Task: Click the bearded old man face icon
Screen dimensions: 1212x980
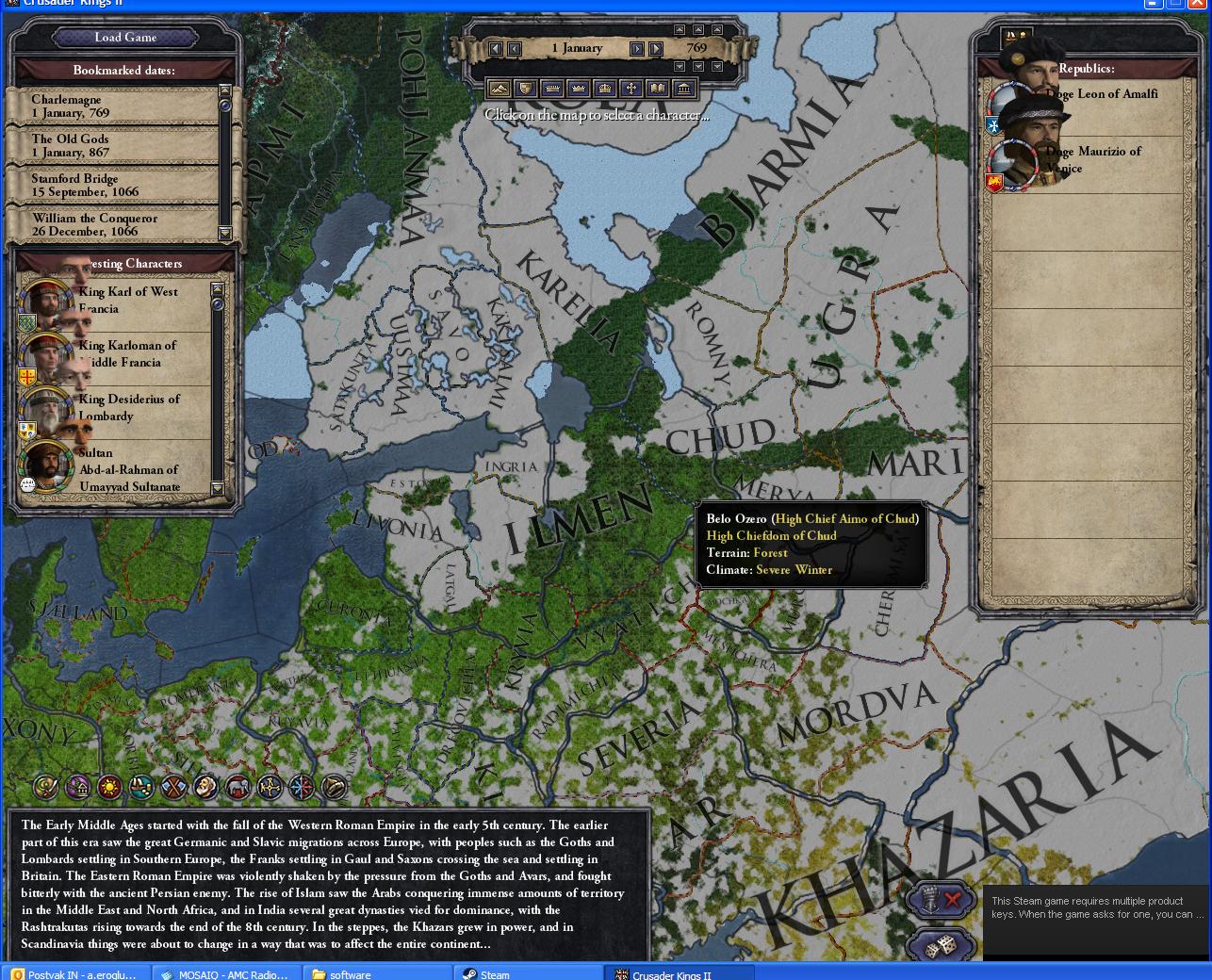Action: click(x=205, y=787)
